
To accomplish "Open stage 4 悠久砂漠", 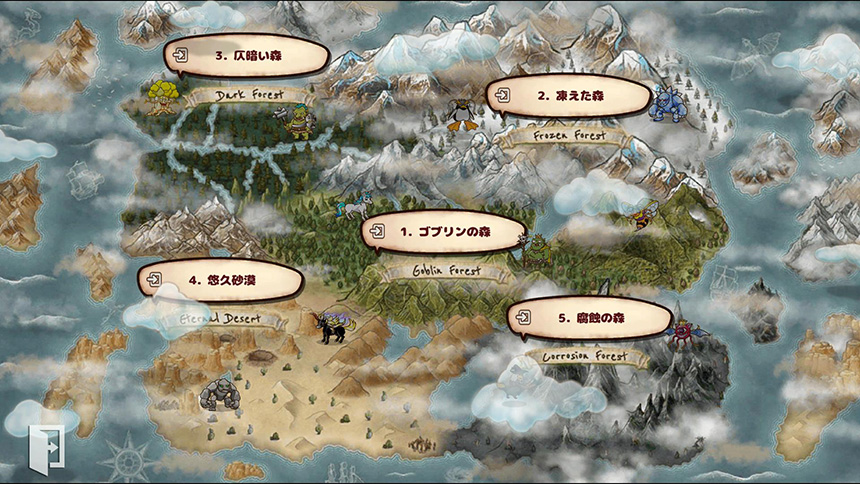I will click(x=220, y=281).
